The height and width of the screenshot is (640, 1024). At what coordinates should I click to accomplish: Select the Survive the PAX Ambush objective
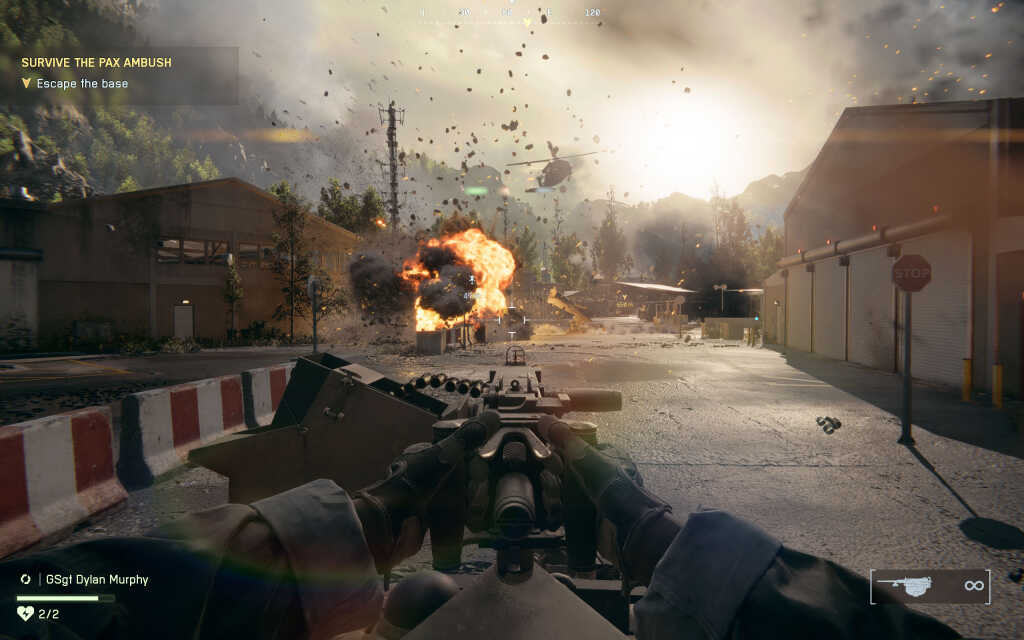[x=96, y=62]
